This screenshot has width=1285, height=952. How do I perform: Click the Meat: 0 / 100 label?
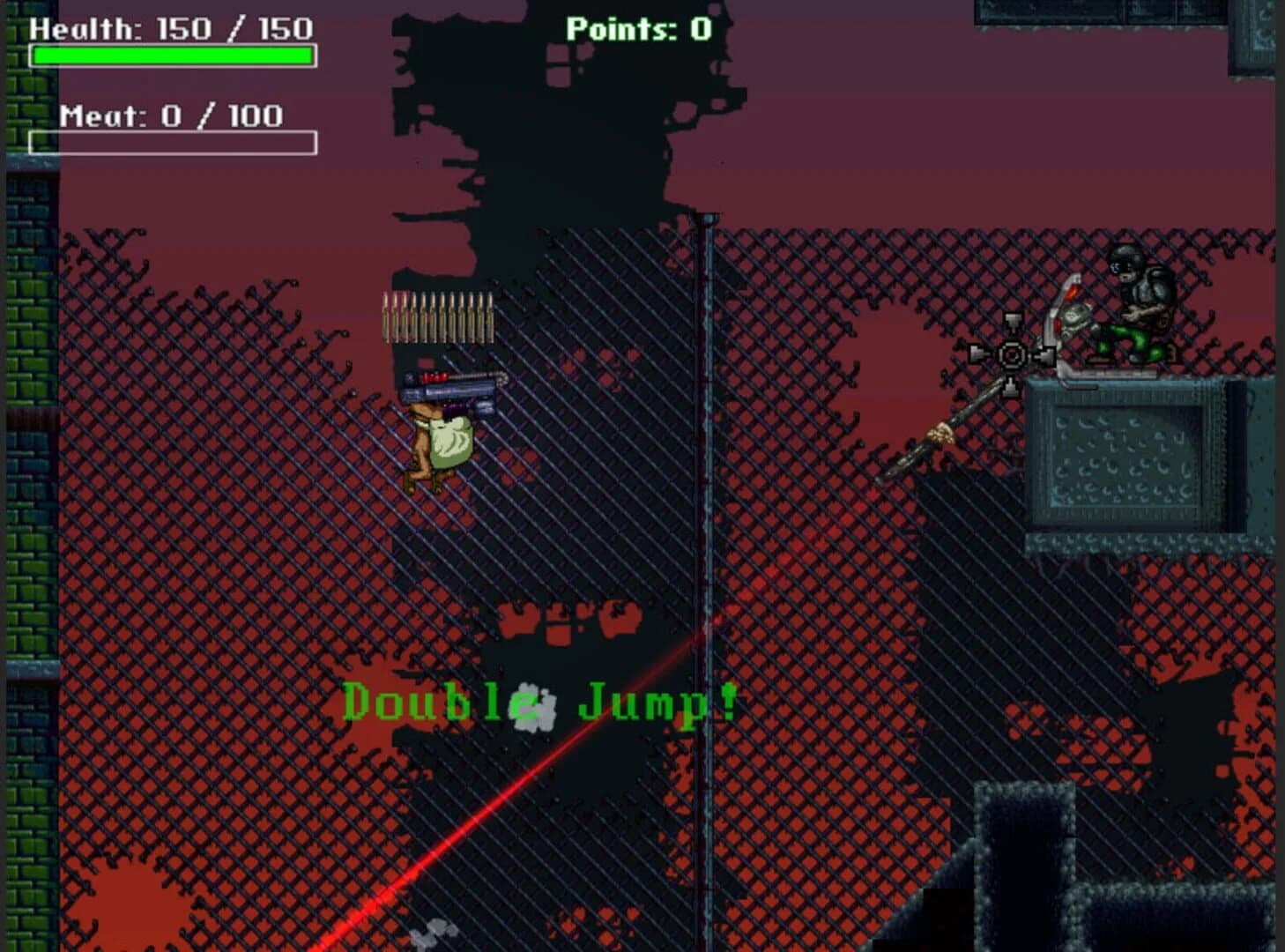[x=172, y=115]
